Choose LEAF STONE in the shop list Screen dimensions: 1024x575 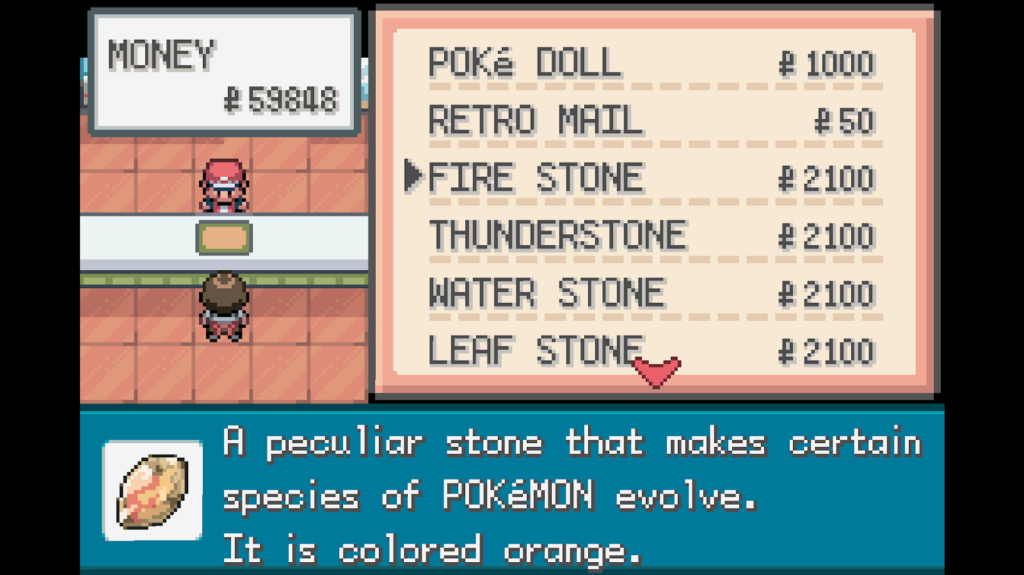click(x=535, y=351)
